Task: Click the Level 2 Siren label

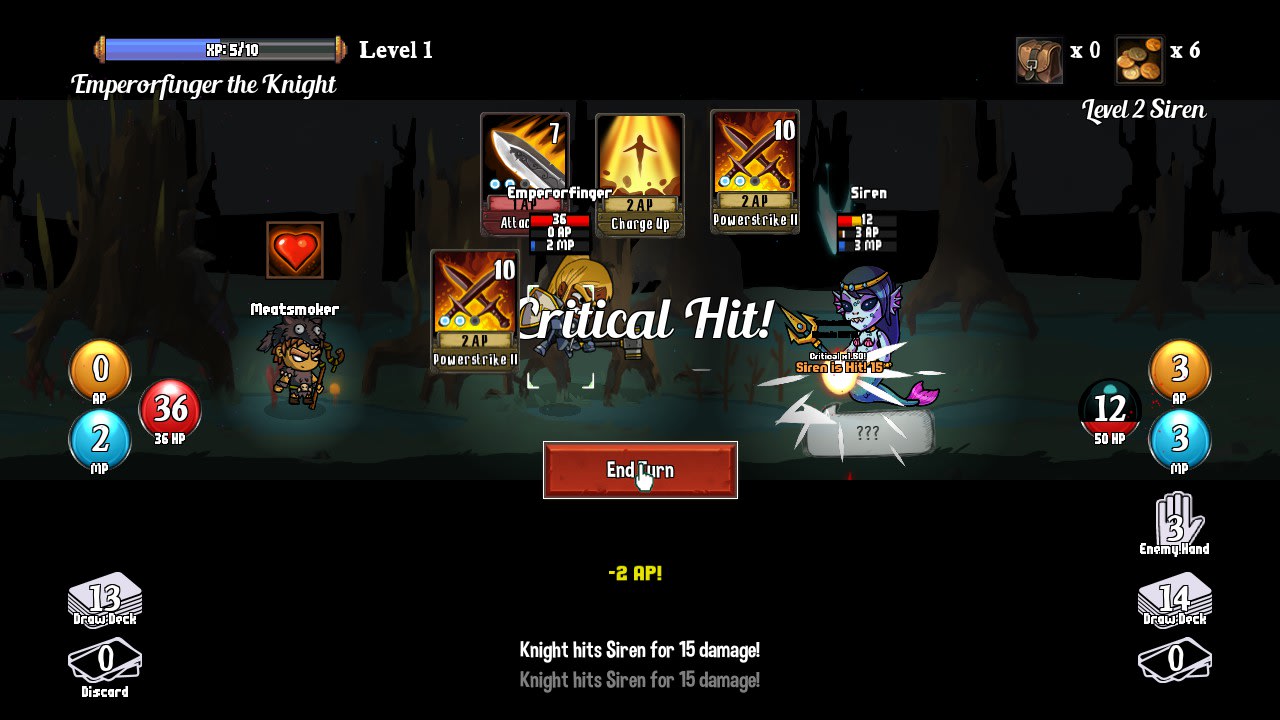Action: (1143, 109)
